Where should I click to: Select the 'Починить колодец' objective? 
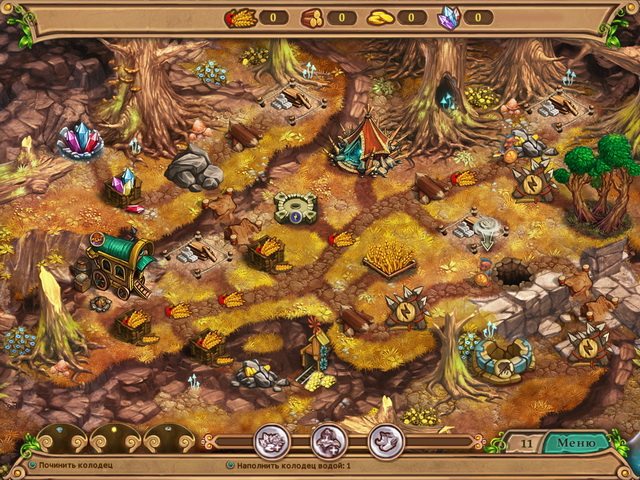(x=70, y=466)
